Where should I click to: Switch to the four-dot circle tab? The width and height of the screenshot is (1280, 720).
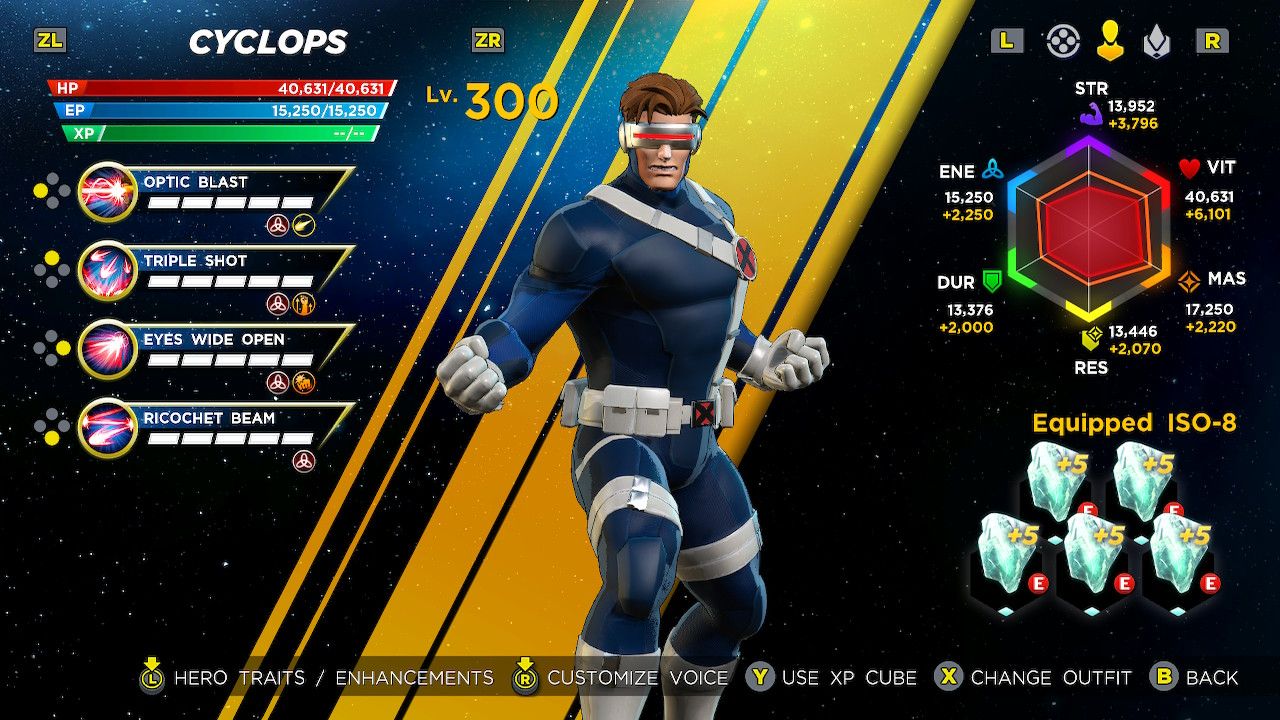click(x=1062, y=41)
